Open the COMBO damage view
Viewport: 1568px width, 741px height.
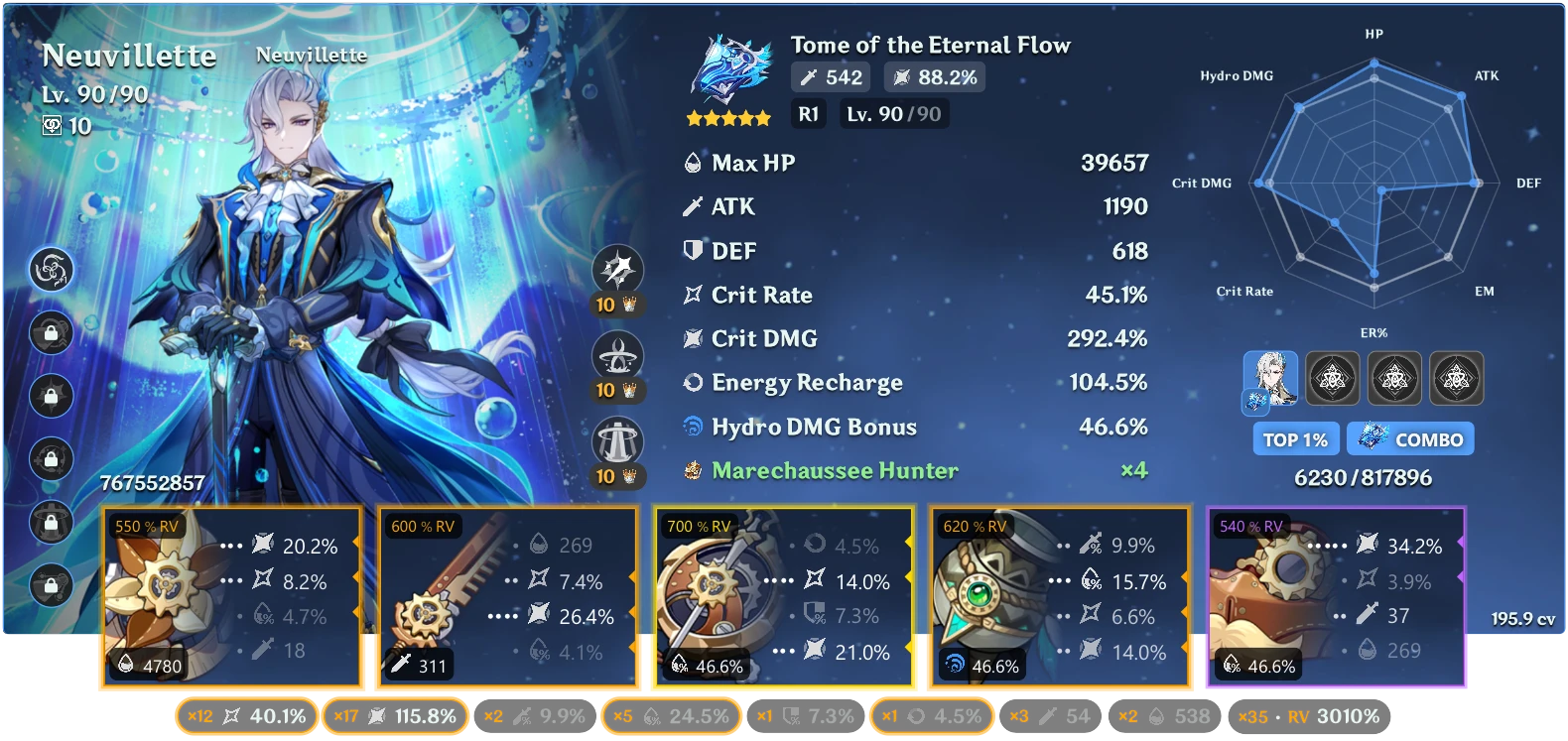point(1409,438)
